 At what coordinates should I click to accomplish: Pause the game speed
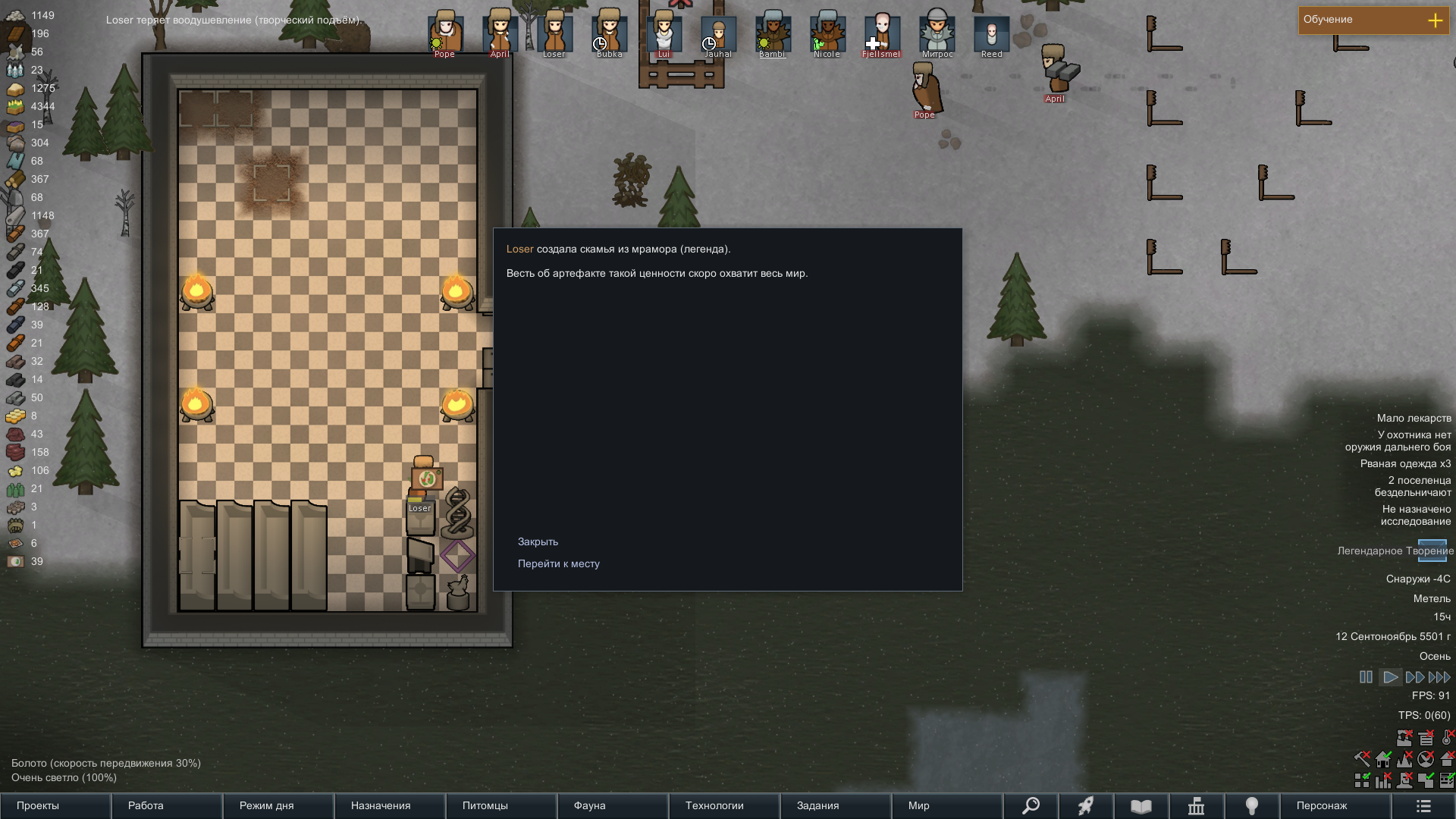pyautogui.click(x=1366, y=677)
